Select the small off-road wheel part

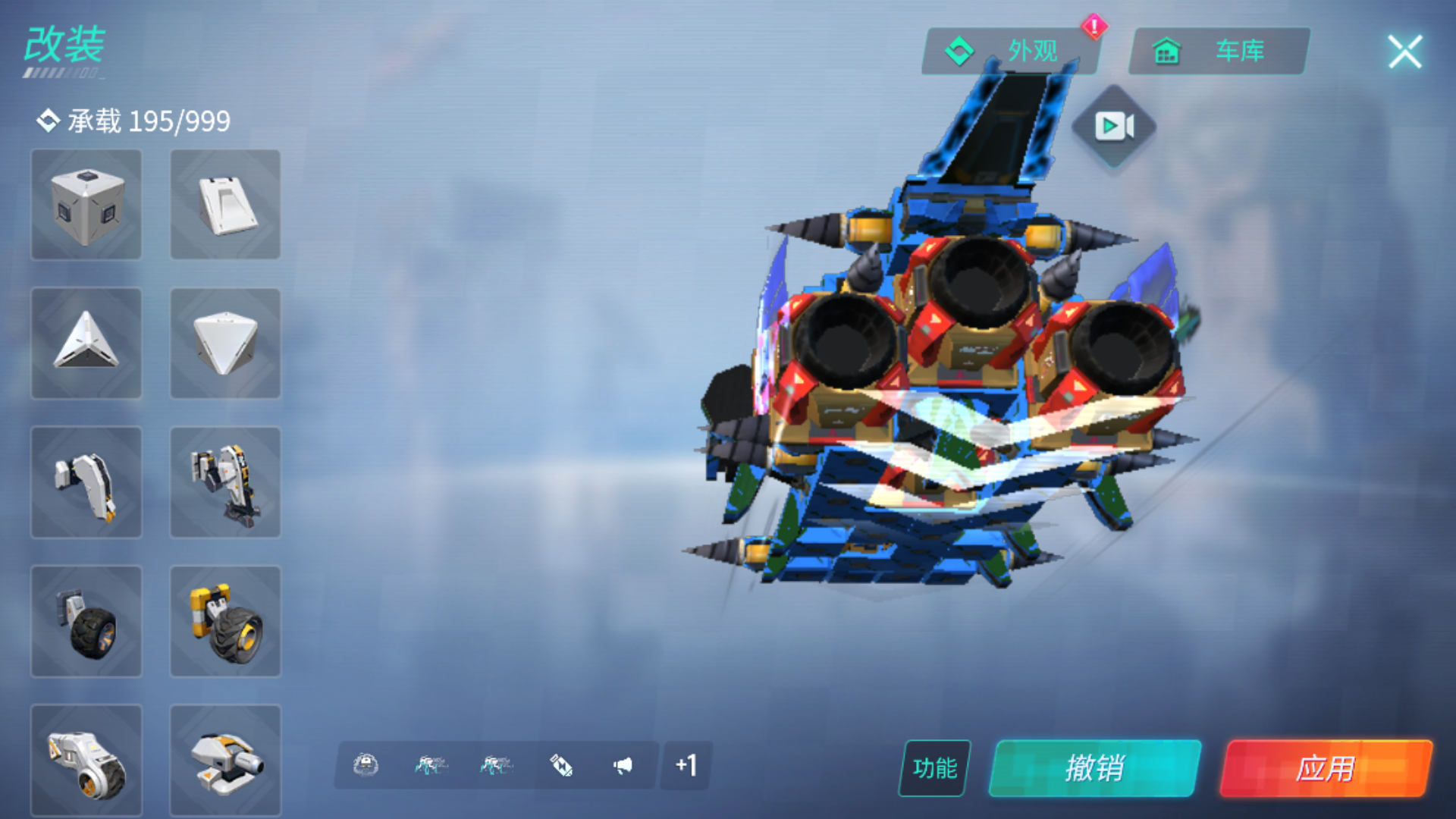point(86,622)
